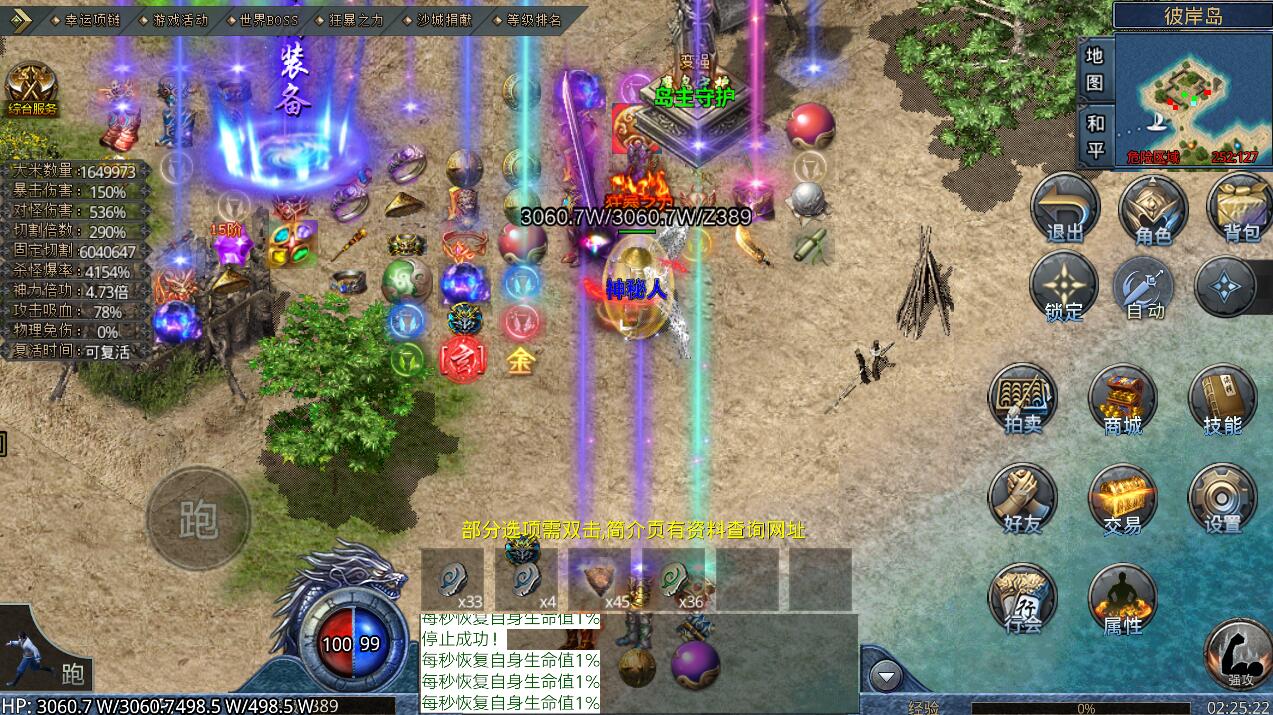Select 世界BOSS in the top bar
This screenshot has height=715, width=1273.
pos(267,19)
